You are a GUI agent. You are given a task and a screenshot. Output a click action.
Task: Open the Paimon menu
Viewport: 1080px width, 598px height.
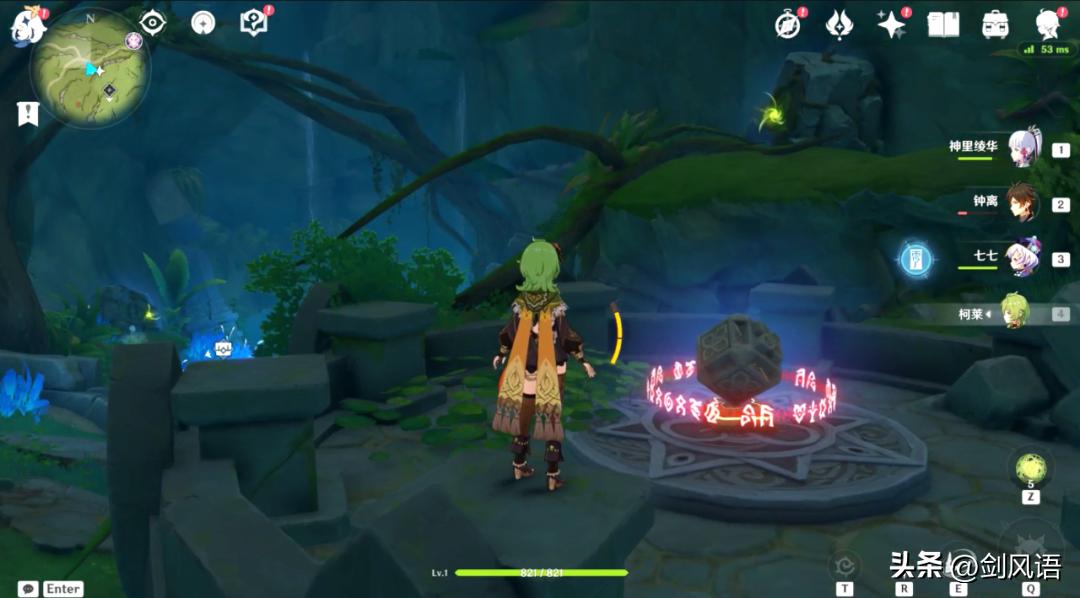tap(27, 25)
